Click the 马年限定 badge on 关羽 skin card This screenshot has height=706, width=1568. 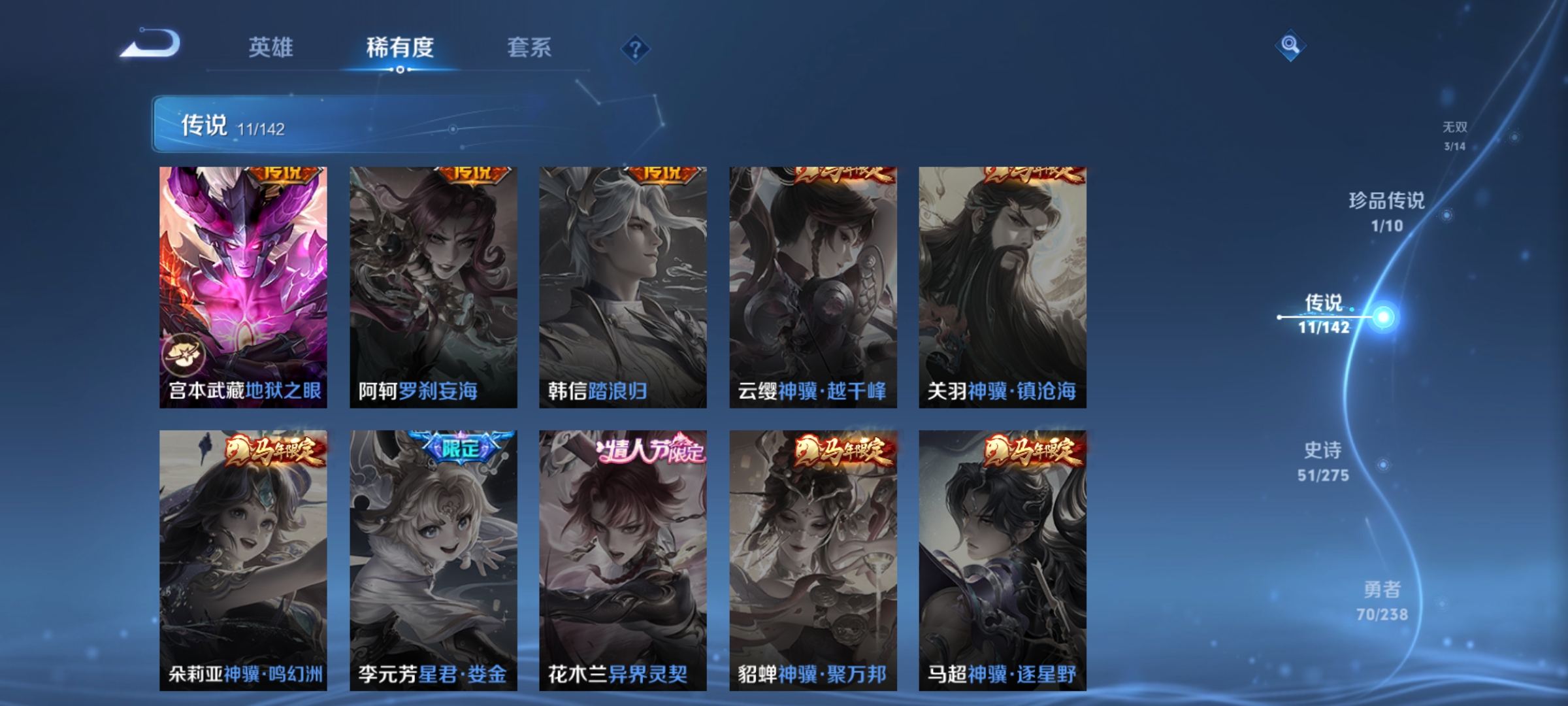tap(1033, 175)
